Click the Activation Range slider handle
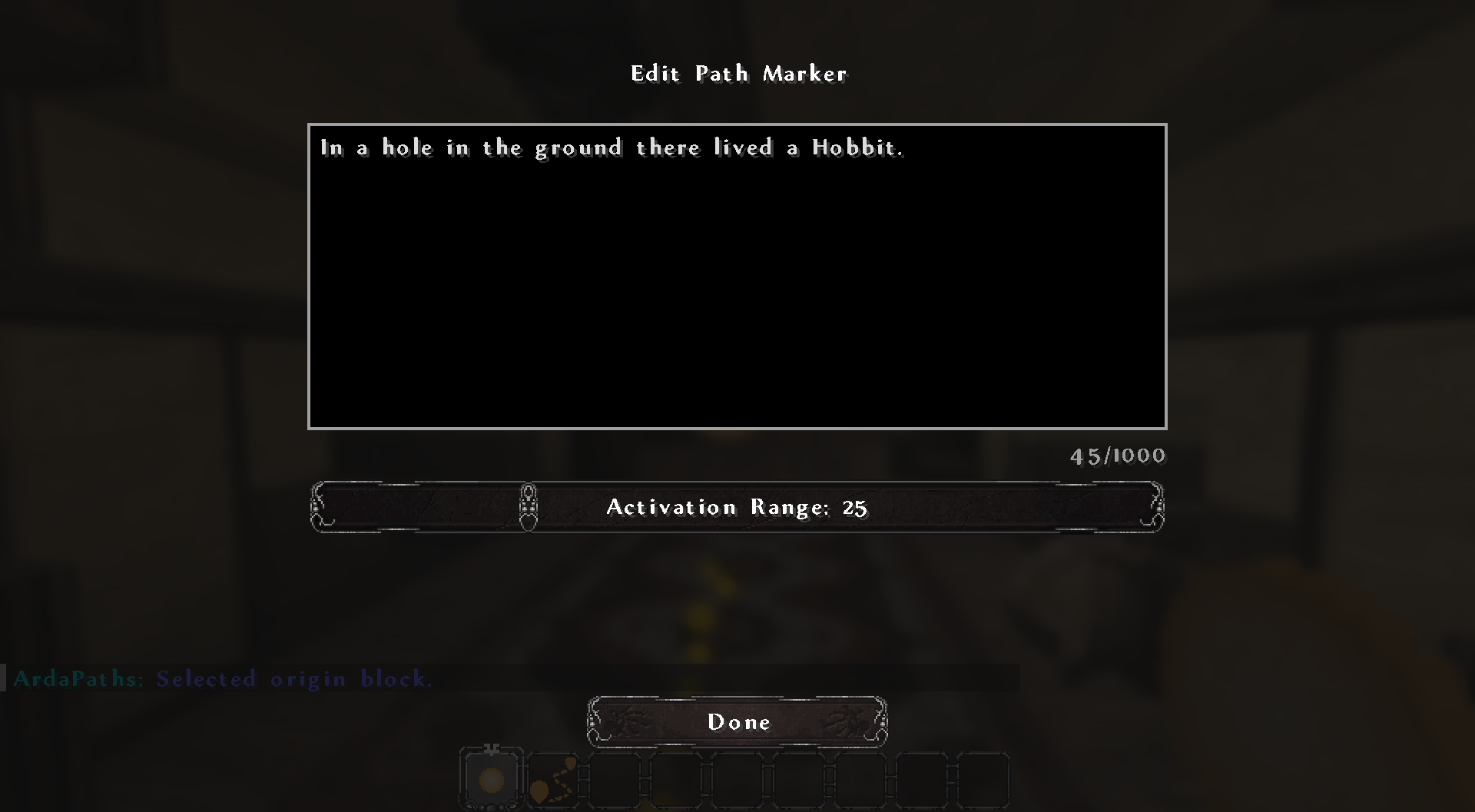The image size is (1475, 812). [529, 507]
